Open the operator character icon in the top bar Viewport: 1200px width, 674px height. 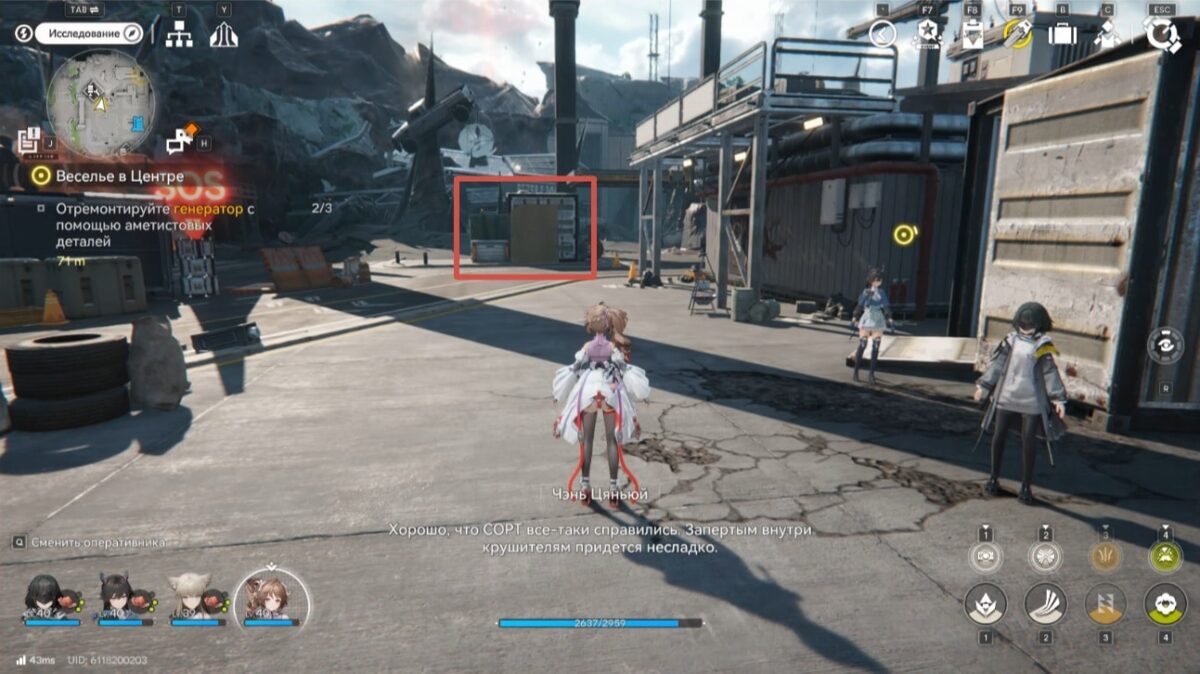[1107, 35]
